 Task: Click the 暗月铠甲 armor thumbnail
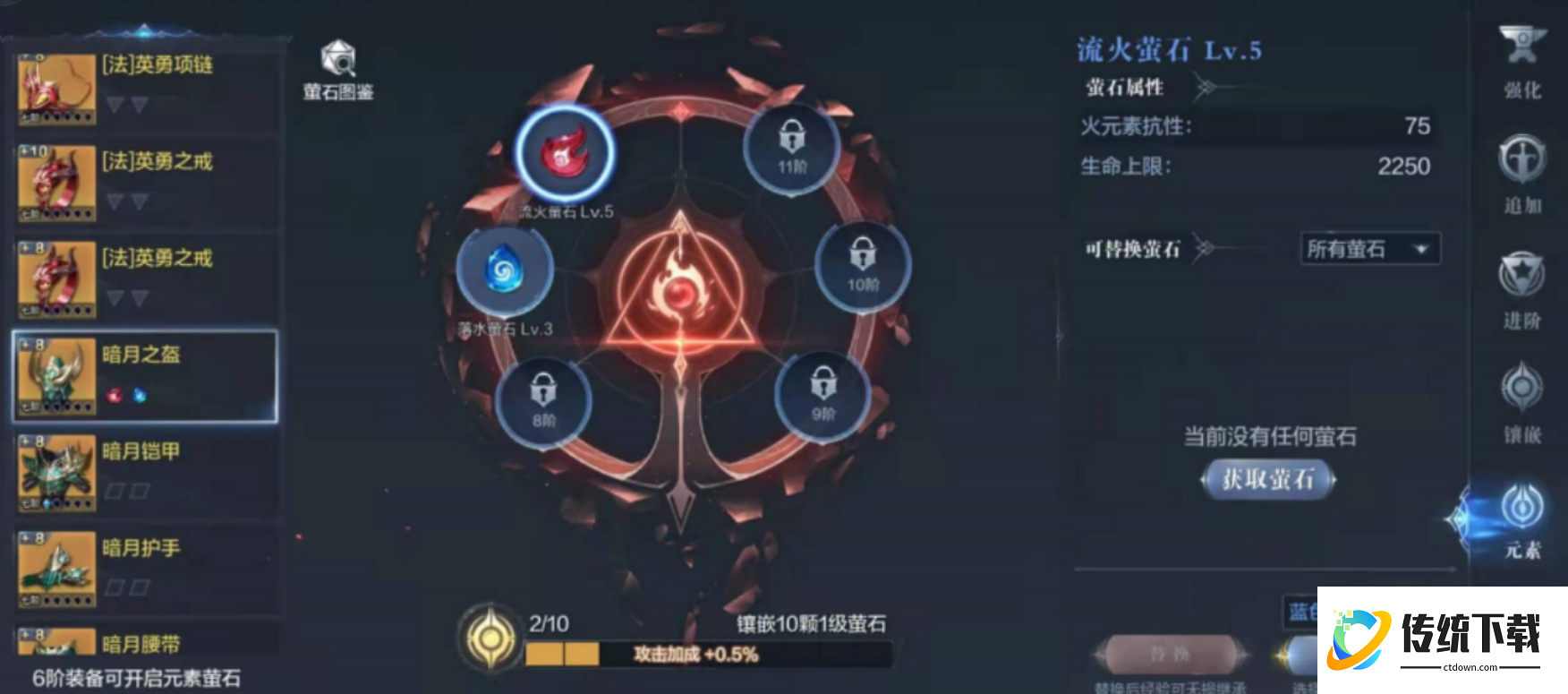[x=55, y=472]
